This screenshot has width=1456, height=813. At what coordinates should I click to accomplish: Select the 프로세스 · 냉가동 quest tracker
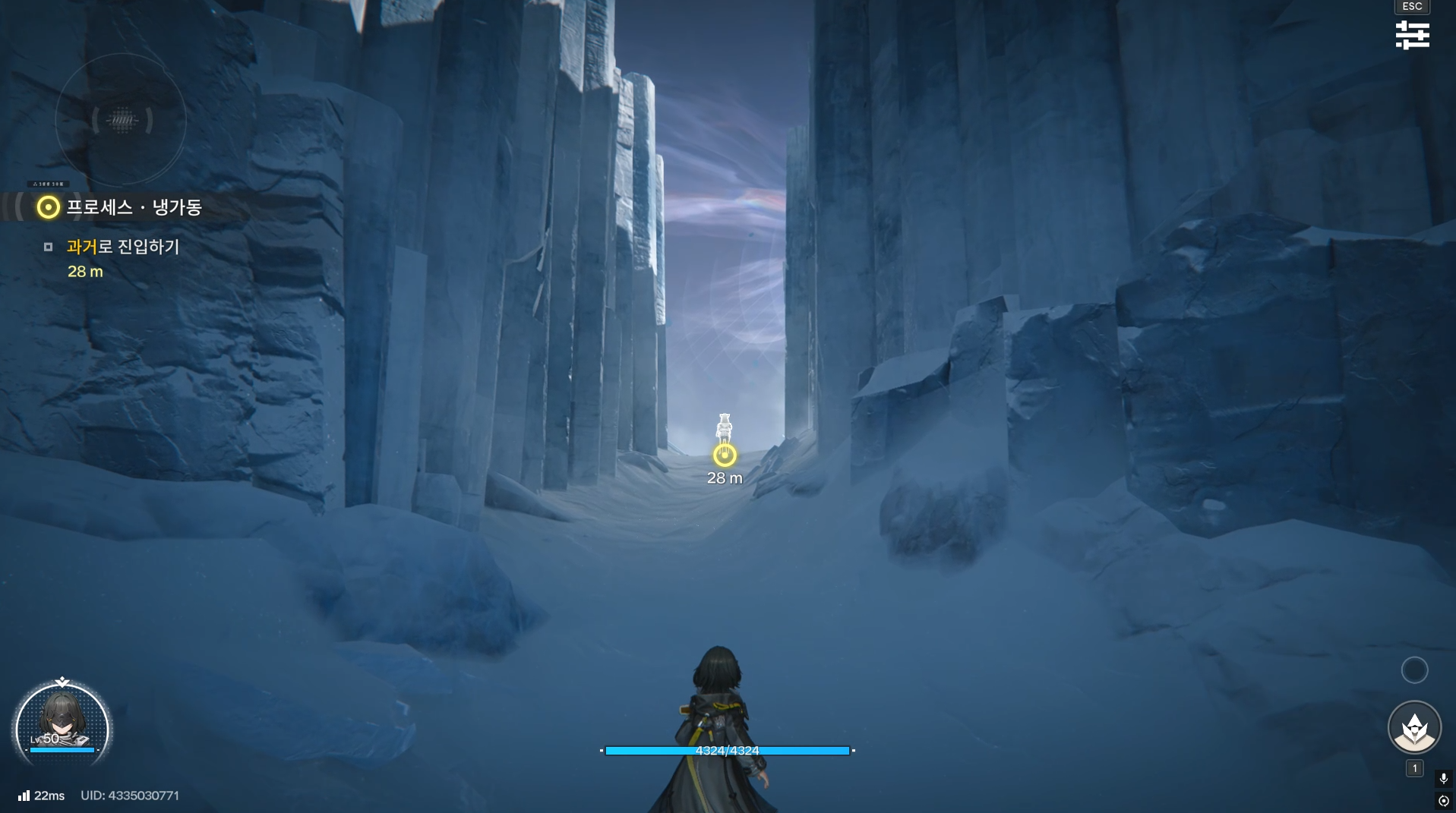pos(133,207)
